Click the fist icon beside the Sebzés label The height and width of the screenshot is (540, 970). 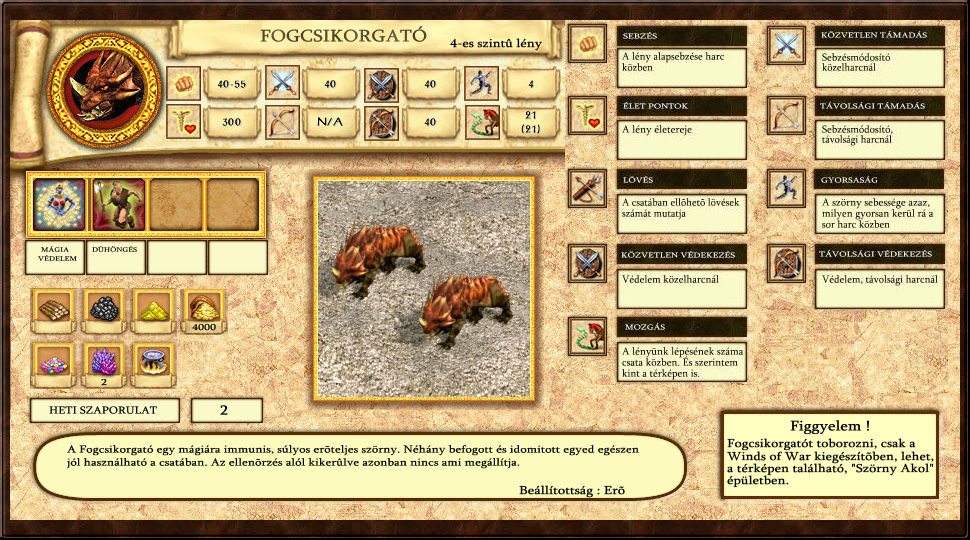[587, 44]
